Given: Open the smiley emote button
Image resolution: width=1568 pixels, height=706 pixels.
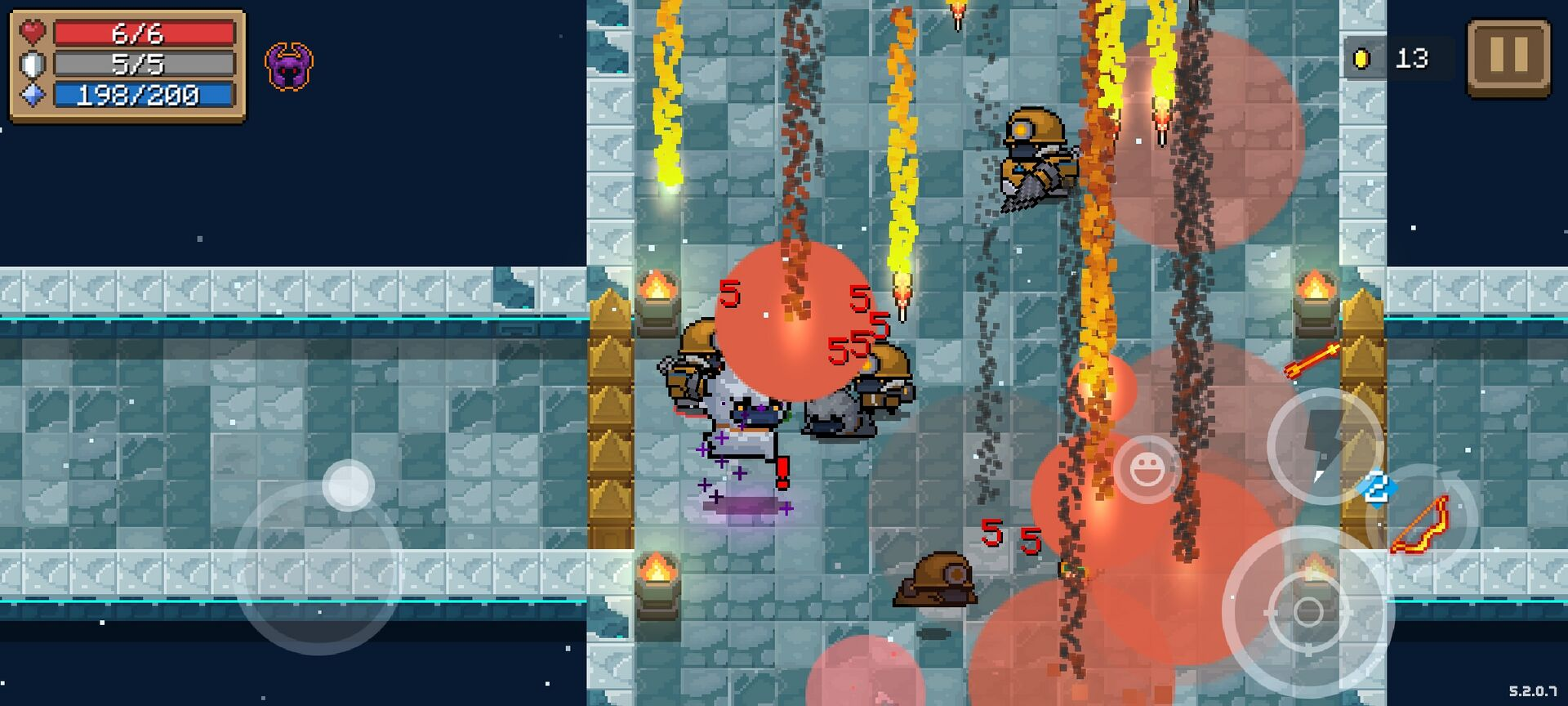Looking at the screenshot, I should coord(1147,469).
